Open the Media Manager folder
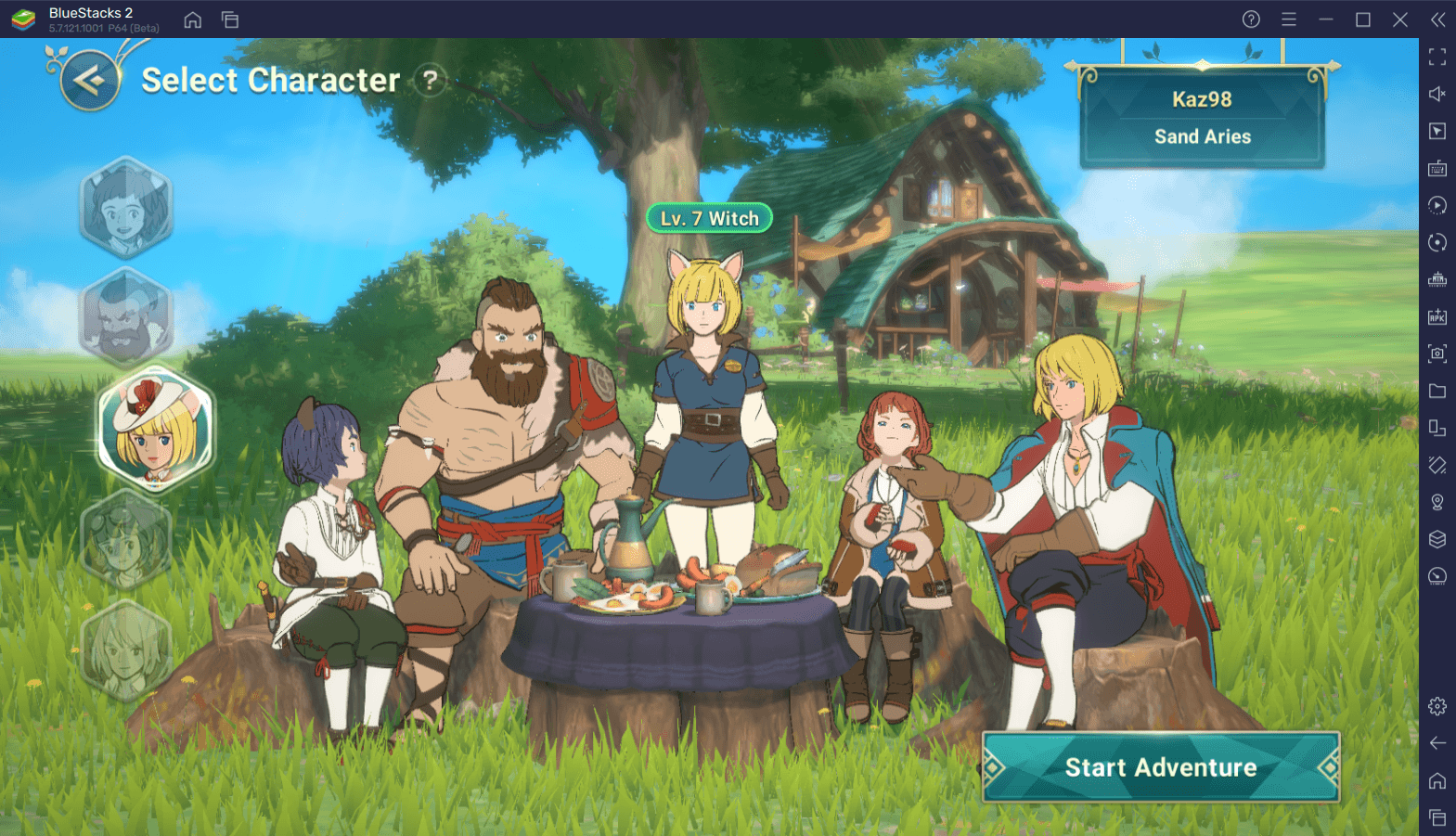This screenshot has width=1456, height=836. pyautogui.click(x=1437, y=391)
